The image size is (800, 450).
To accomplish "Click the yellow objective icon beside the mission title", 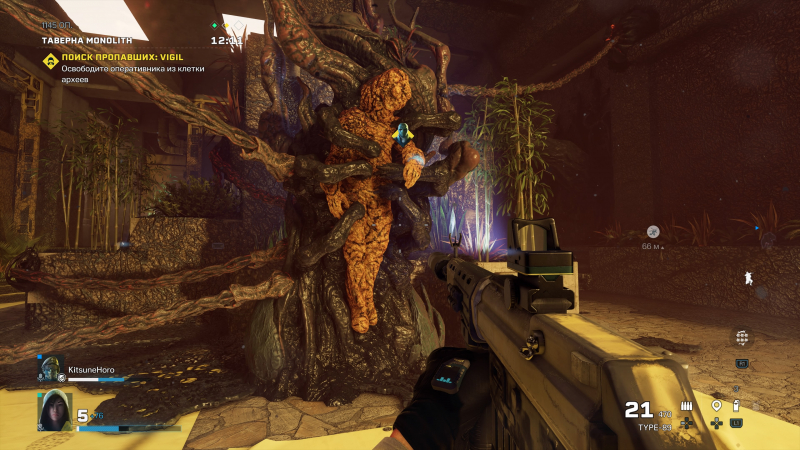I will tap(49, 61).
